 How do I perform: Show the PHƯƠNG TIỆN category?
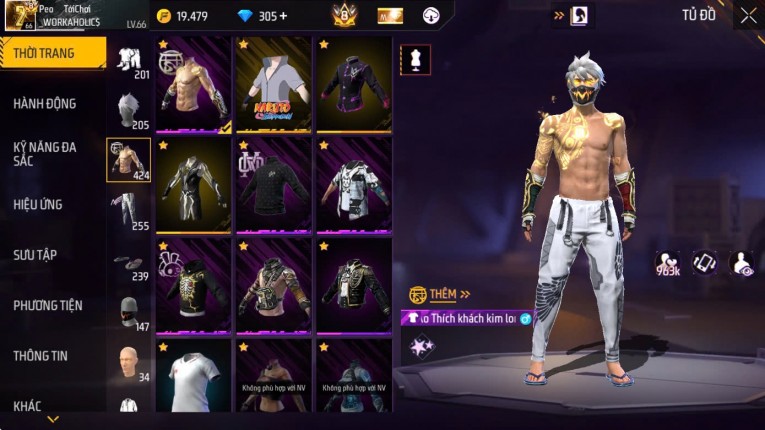point(48,305)
